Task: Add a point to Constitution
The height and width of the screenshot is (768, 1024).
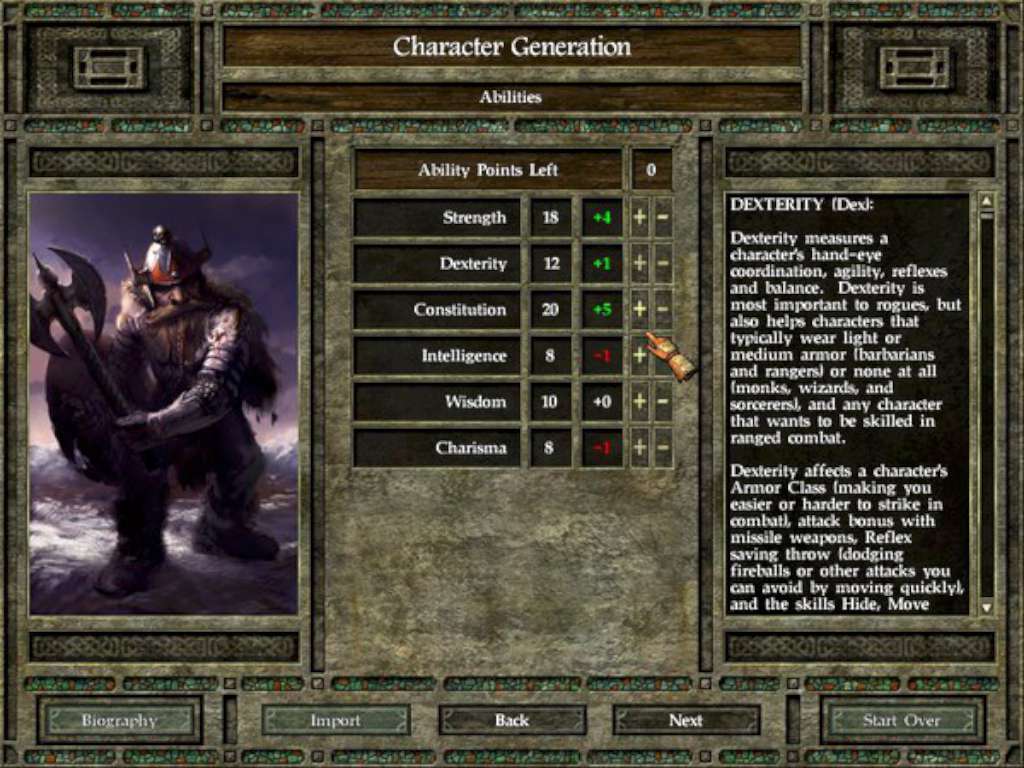Action: click(640, 310)
